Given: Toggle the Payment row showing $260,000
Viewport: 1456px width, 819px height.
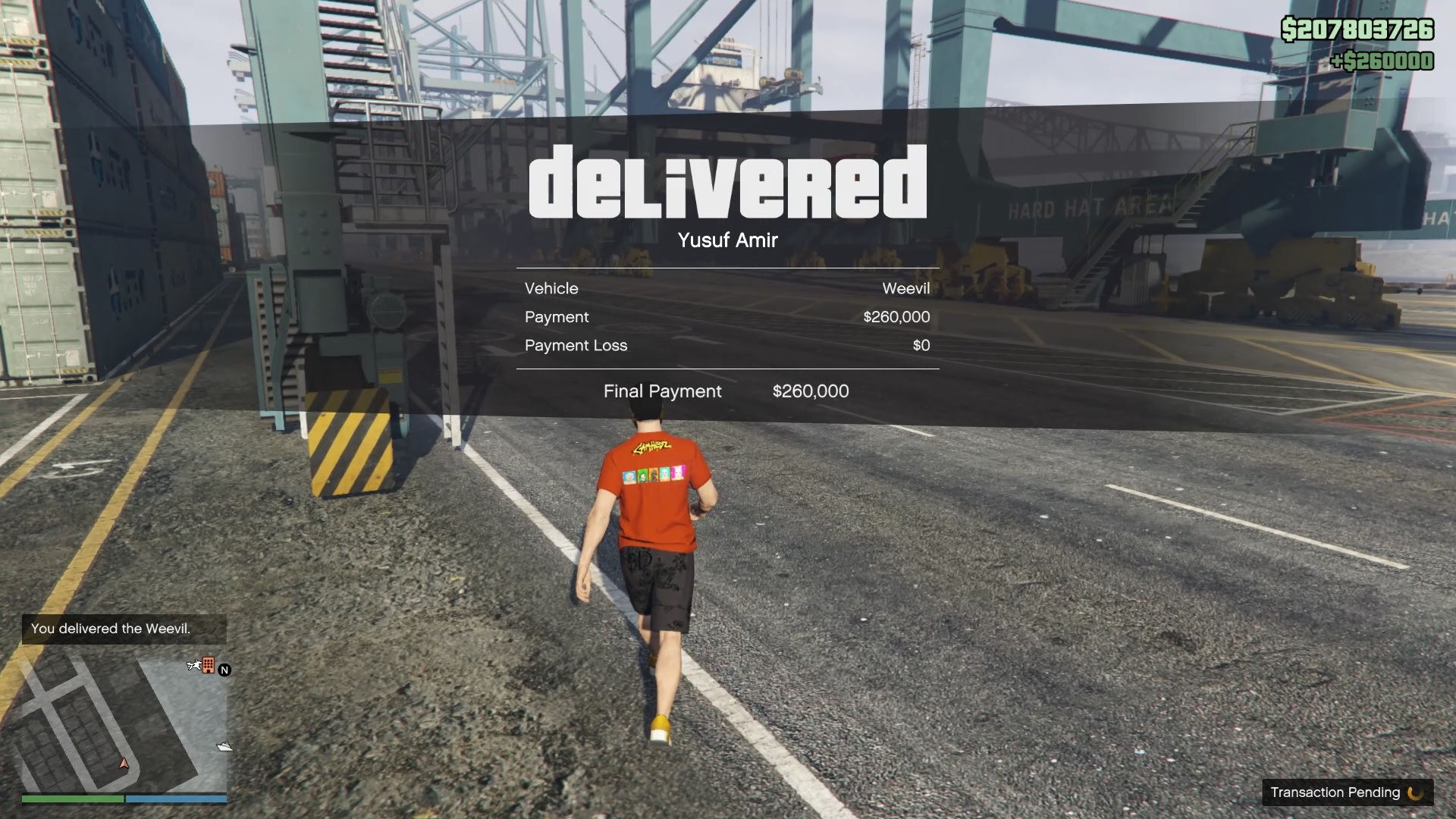Looking at the screenshot, I should 557,317.
